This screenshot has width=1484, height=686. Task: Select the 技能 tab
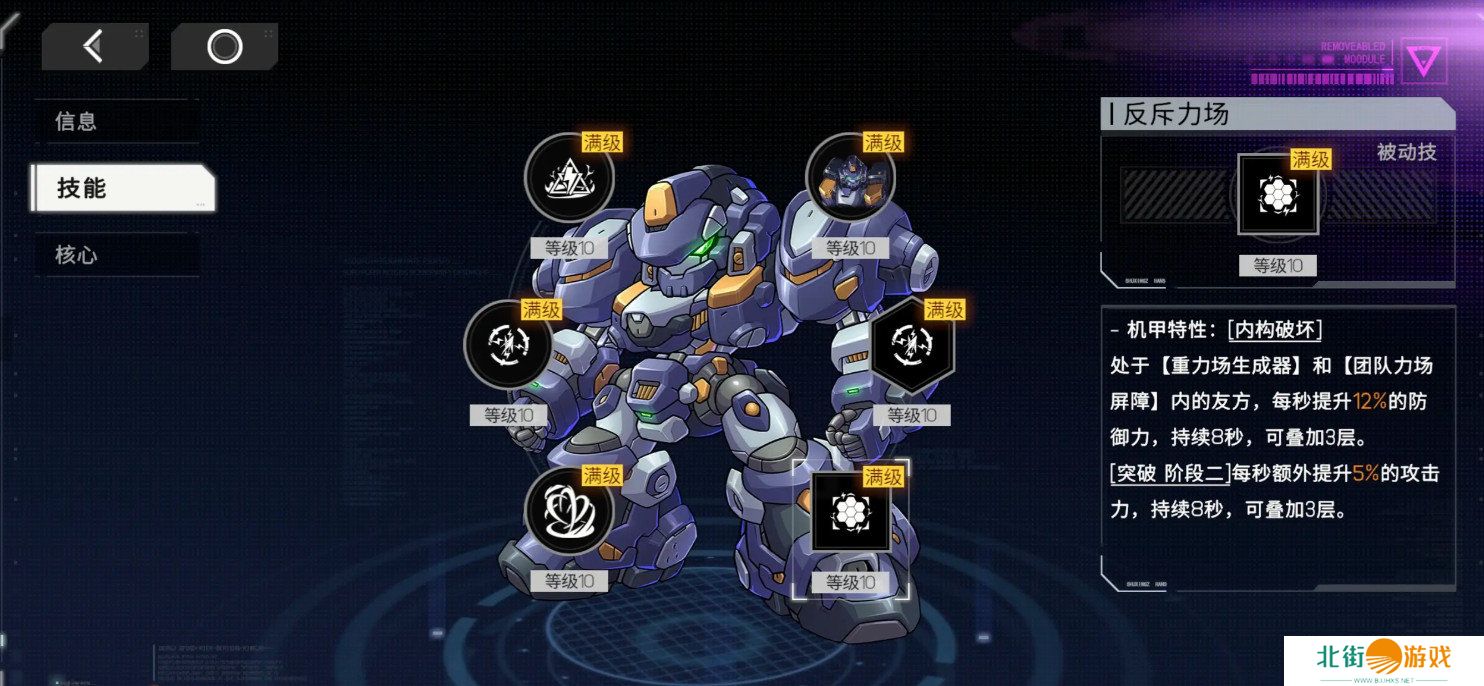[121, 188]
